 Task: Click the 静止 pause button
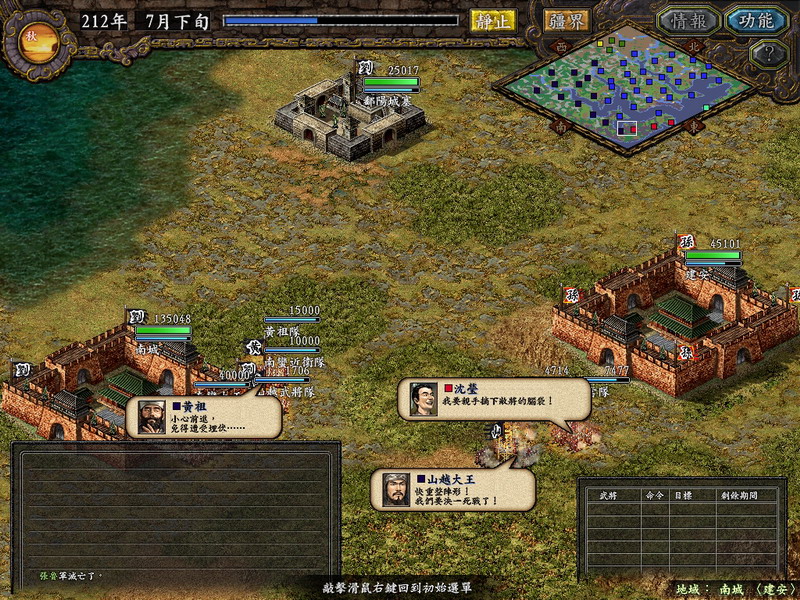[493, 20]
